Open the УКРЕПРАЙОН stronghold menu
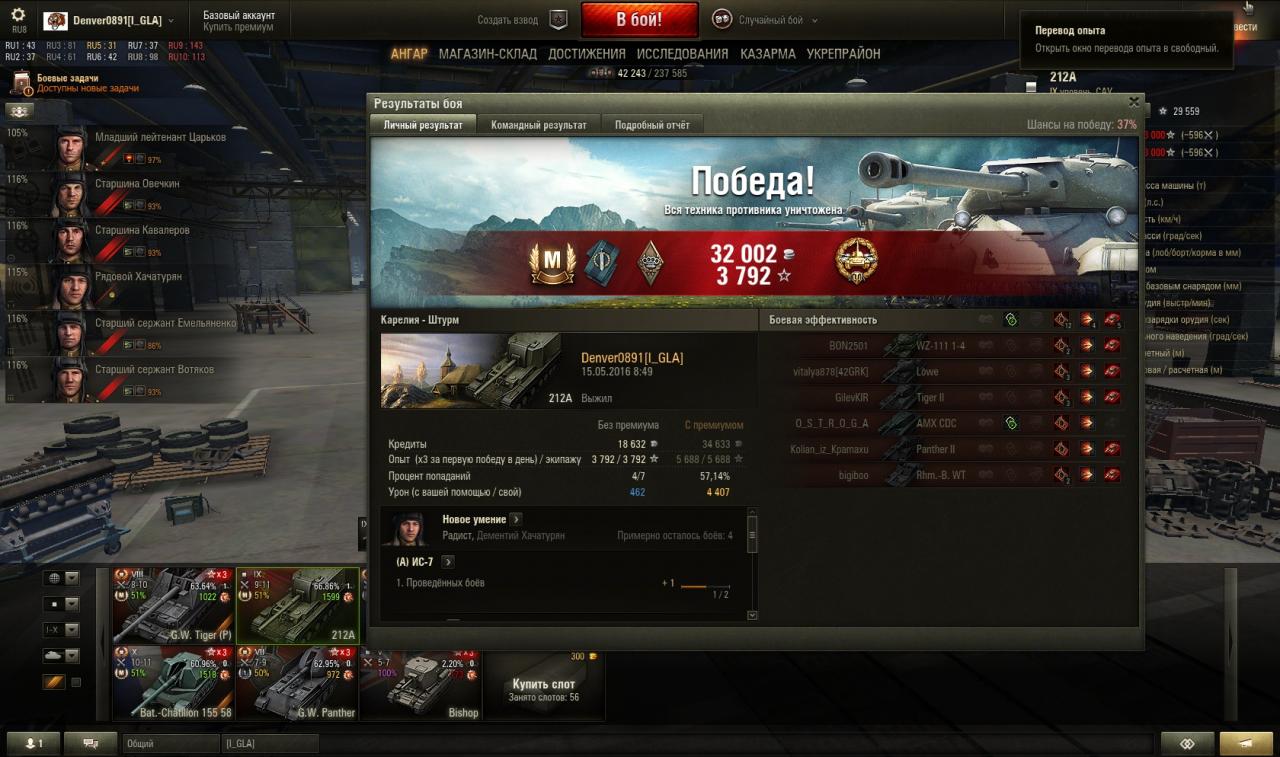The width and height of the screenshot is (1280, 757). 843,54
